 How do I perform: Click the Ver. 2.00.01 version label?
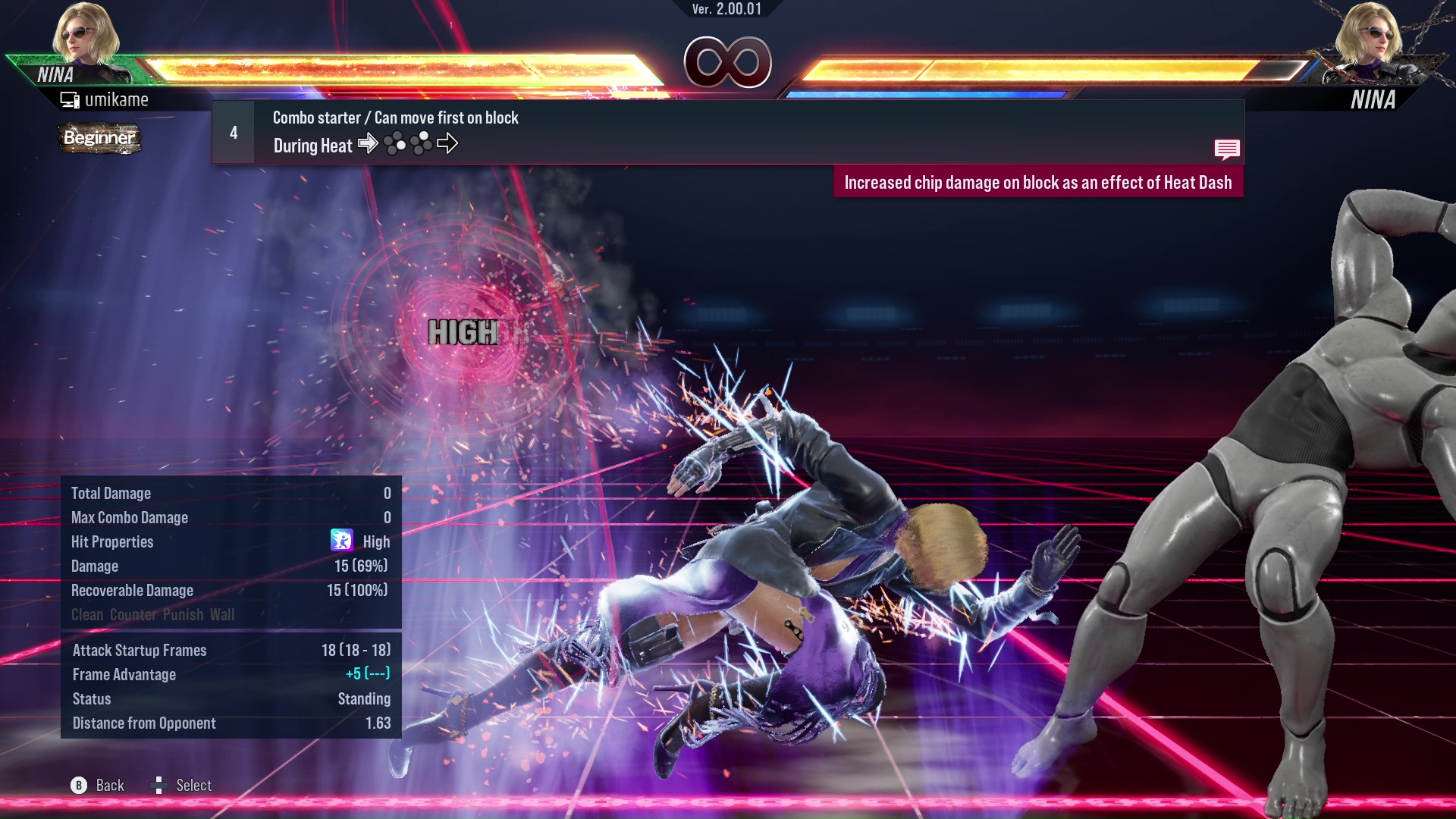pyautogui.click(x=726, y=10)
